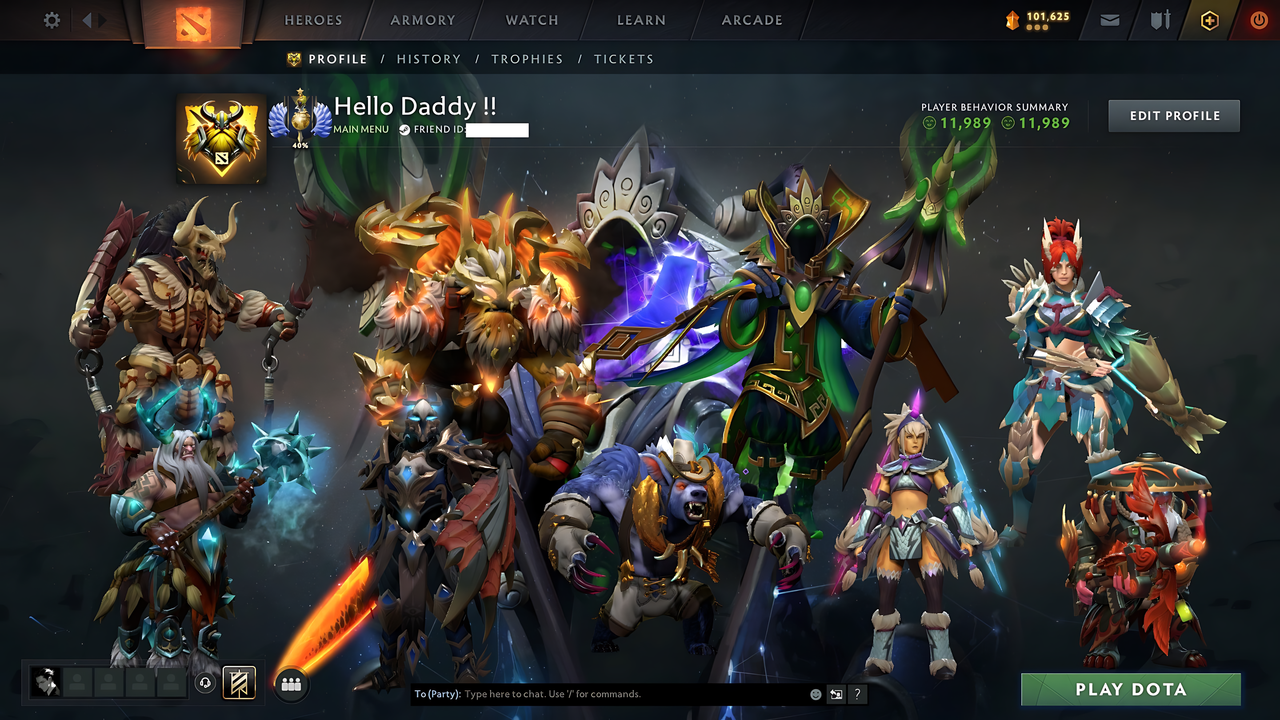Toggle voice chat with the headset icon

click(x=205, y=682)
